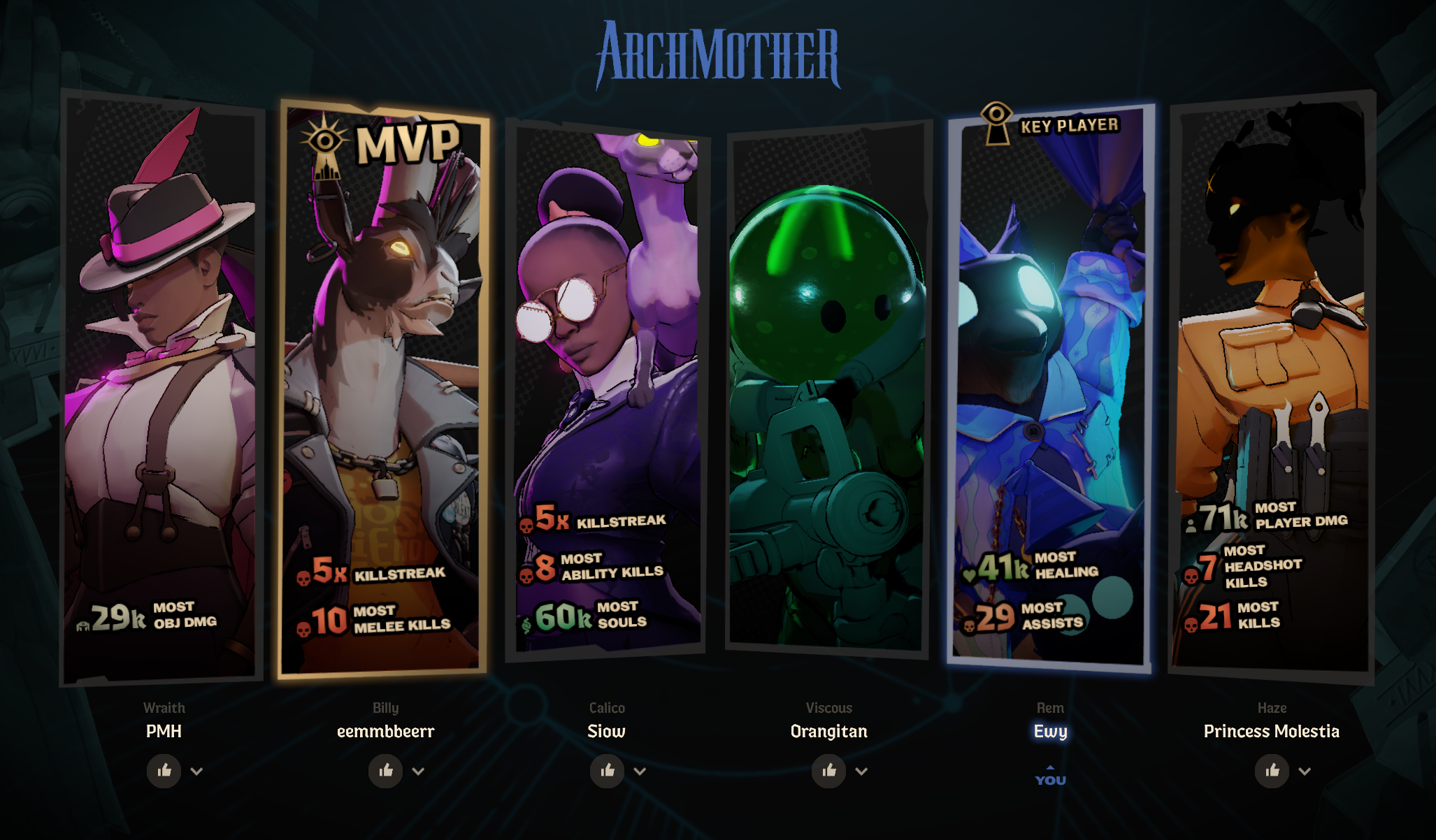The height and width of the screenshot is (840, 1436).
Task: Click the player name Ewy
Action: coord(1050,731)
